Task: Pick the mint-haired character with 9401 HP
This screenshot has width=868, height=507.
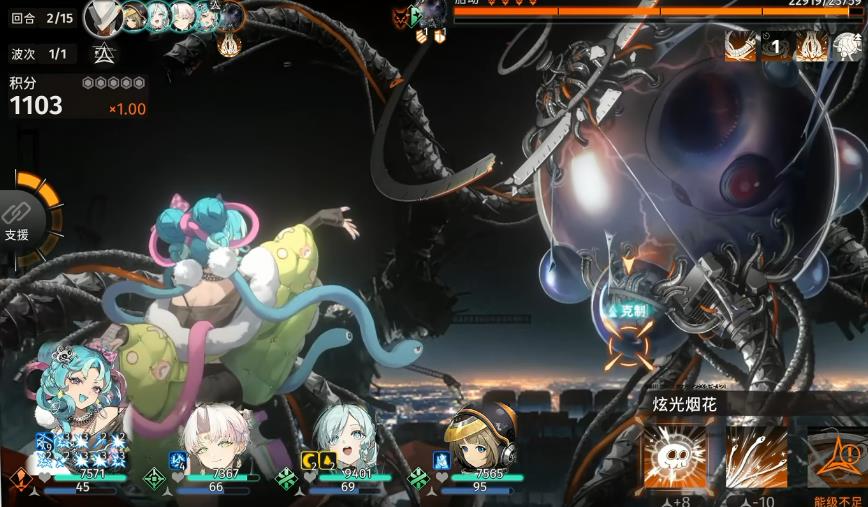Action: tap(344, 438)
